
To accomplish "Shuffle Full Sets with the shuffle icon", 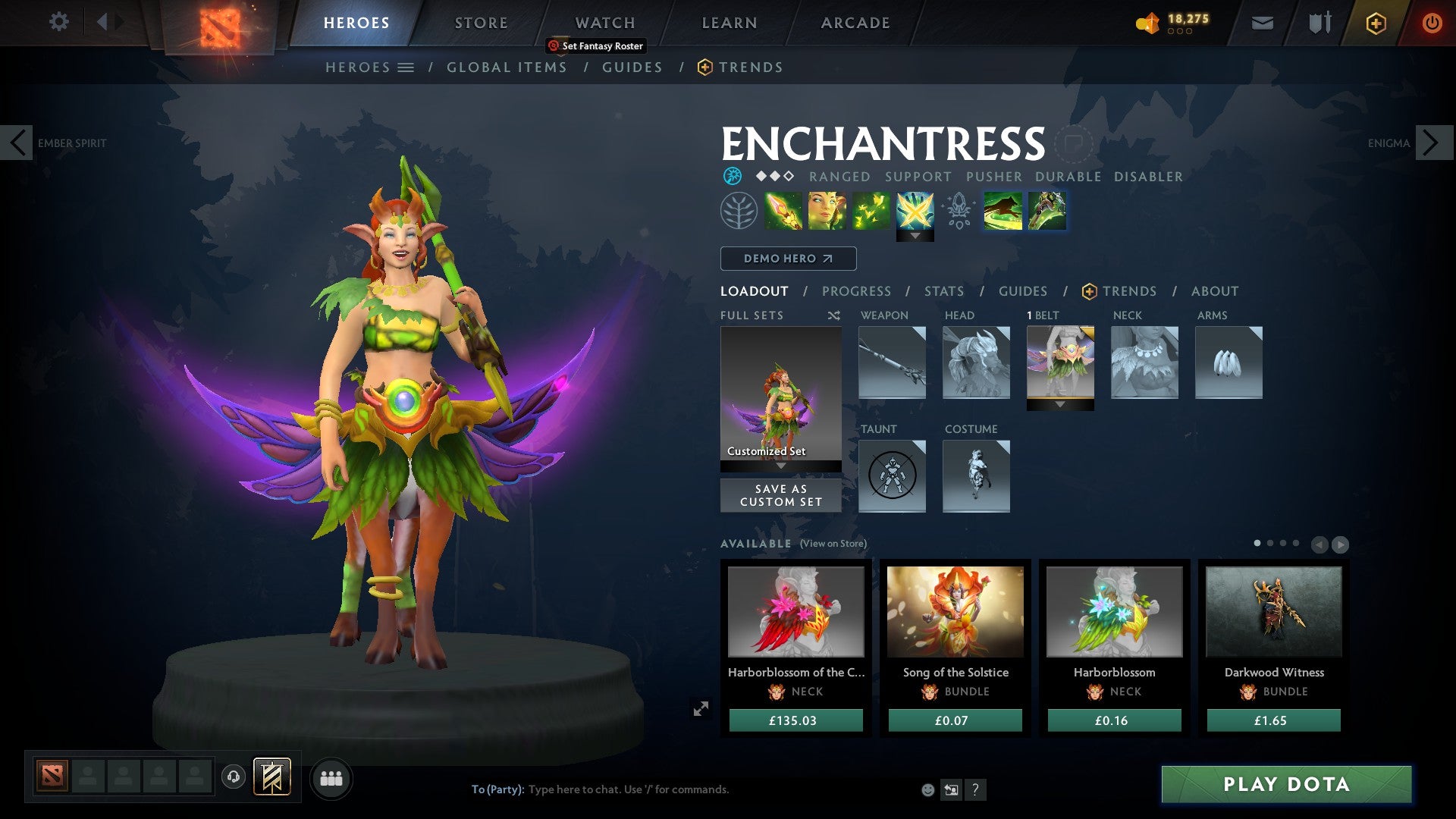I will pyautogui.click(x=834, y=315).
